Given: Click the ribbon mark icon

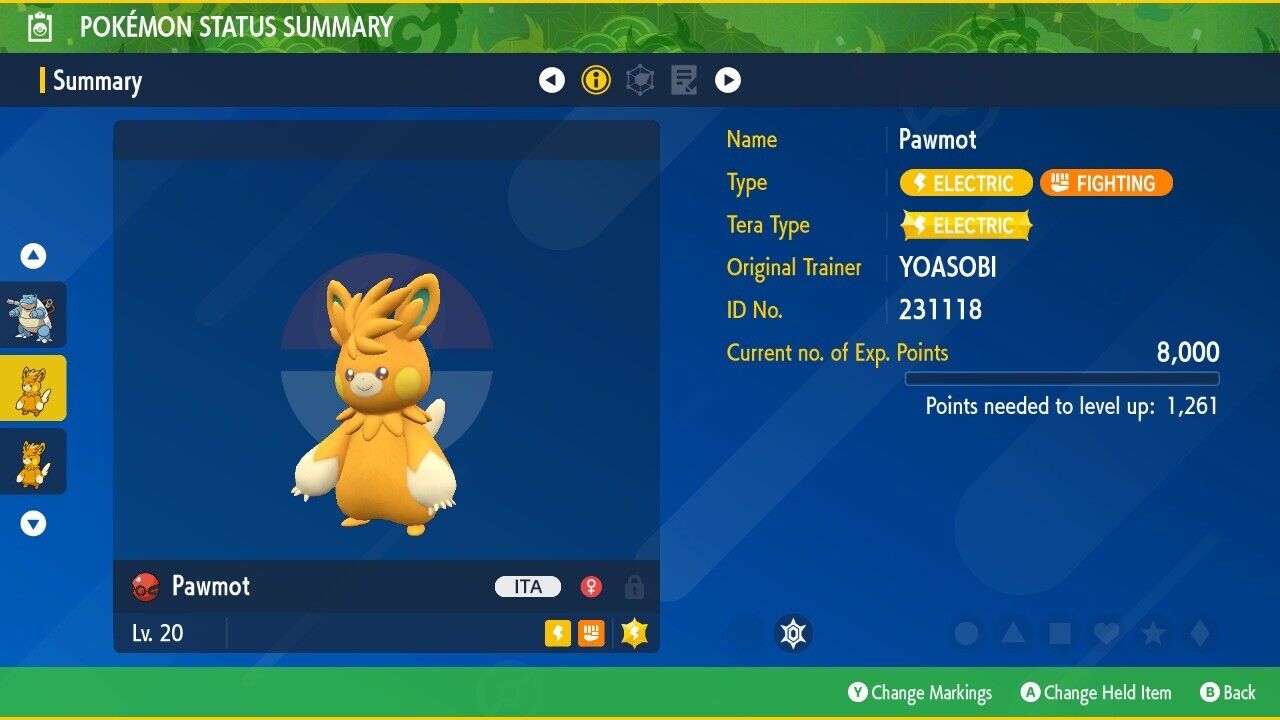Looking at the screenshot, I should pyautogui.click(x=794, y=633).
